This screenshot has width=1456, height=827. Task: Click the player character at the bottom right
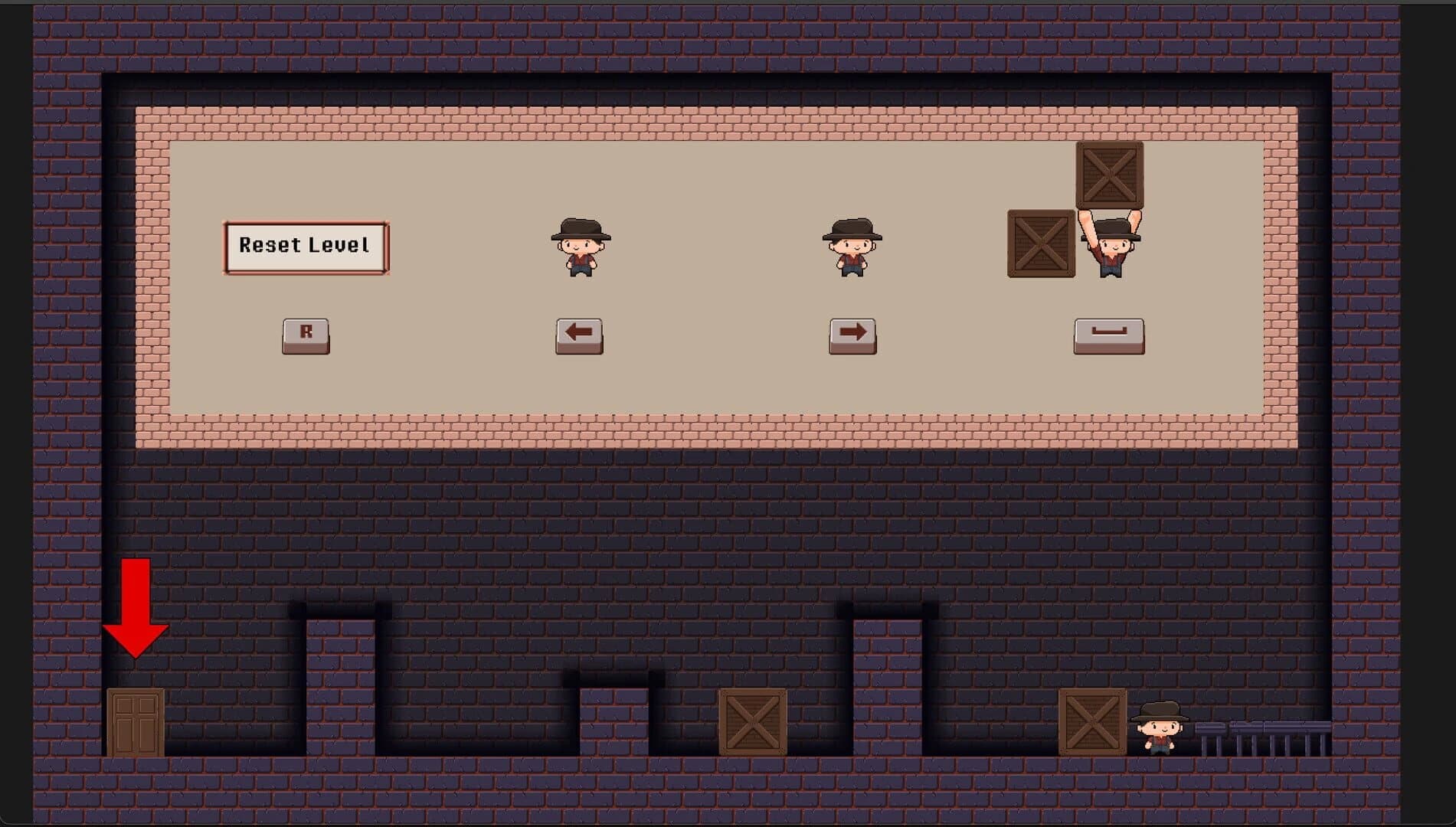pos(1161,728)
